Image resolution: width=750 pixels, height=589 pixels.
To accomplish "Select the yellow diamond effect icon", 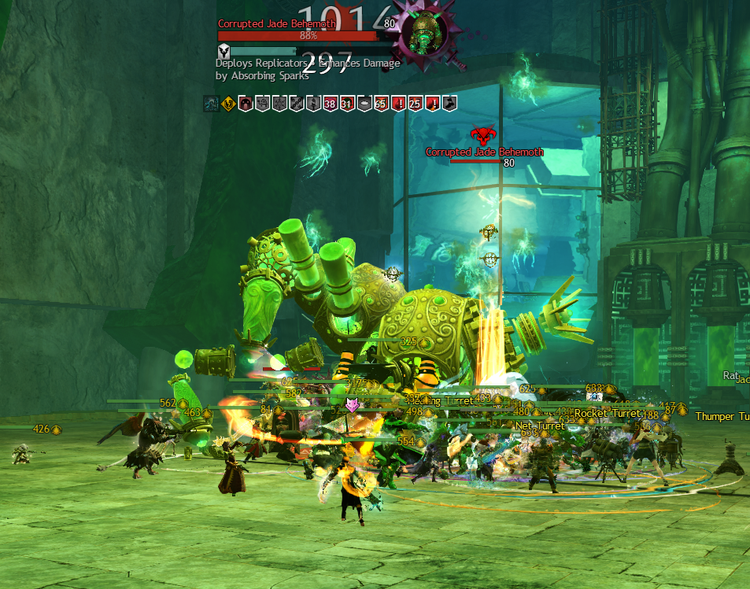I will [228, 103].
